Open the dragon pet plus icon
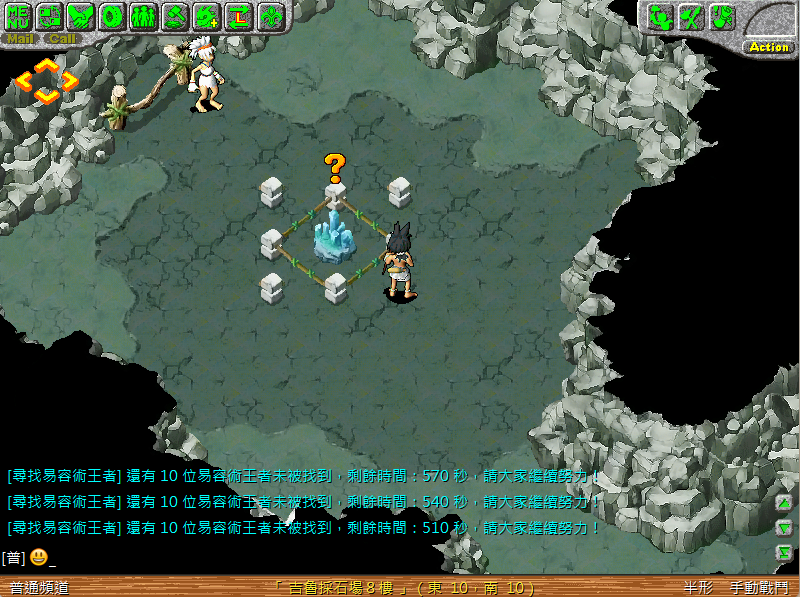The height and width of the screenshot is (597, 800). 206,16
